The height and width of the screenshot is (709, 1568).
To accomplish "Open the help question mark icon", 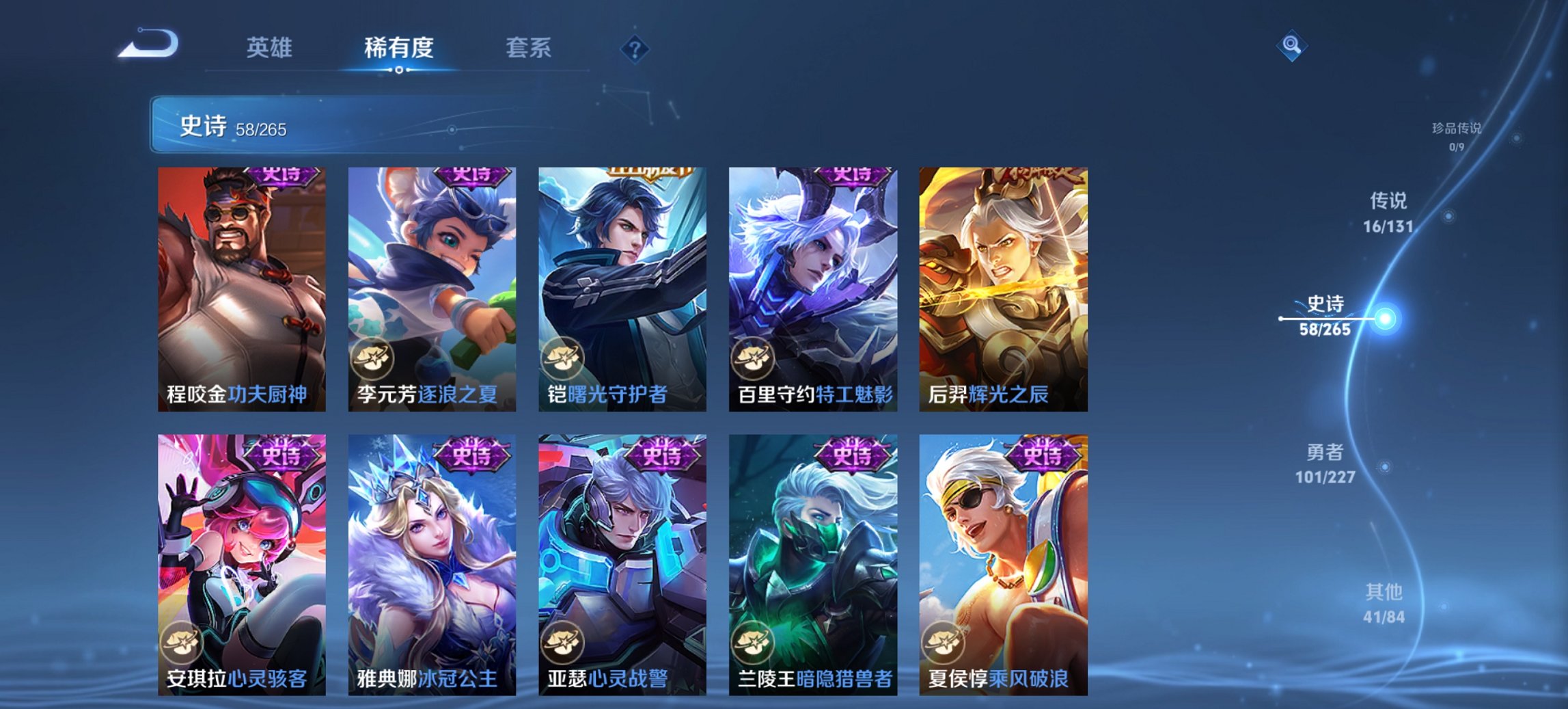I will tap(635, 49).
